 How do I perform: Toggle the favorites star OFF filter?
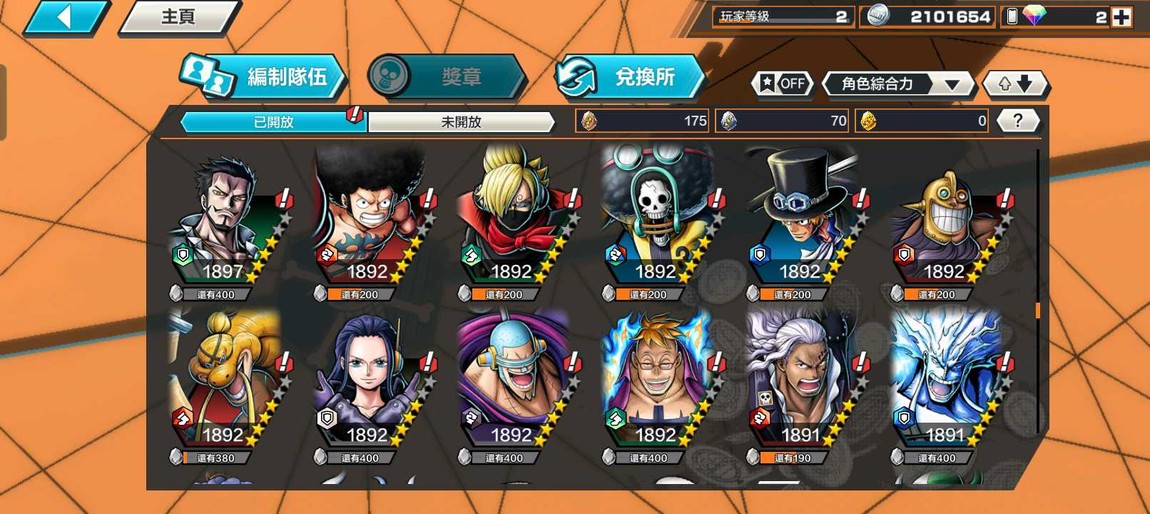coord(782,84)
